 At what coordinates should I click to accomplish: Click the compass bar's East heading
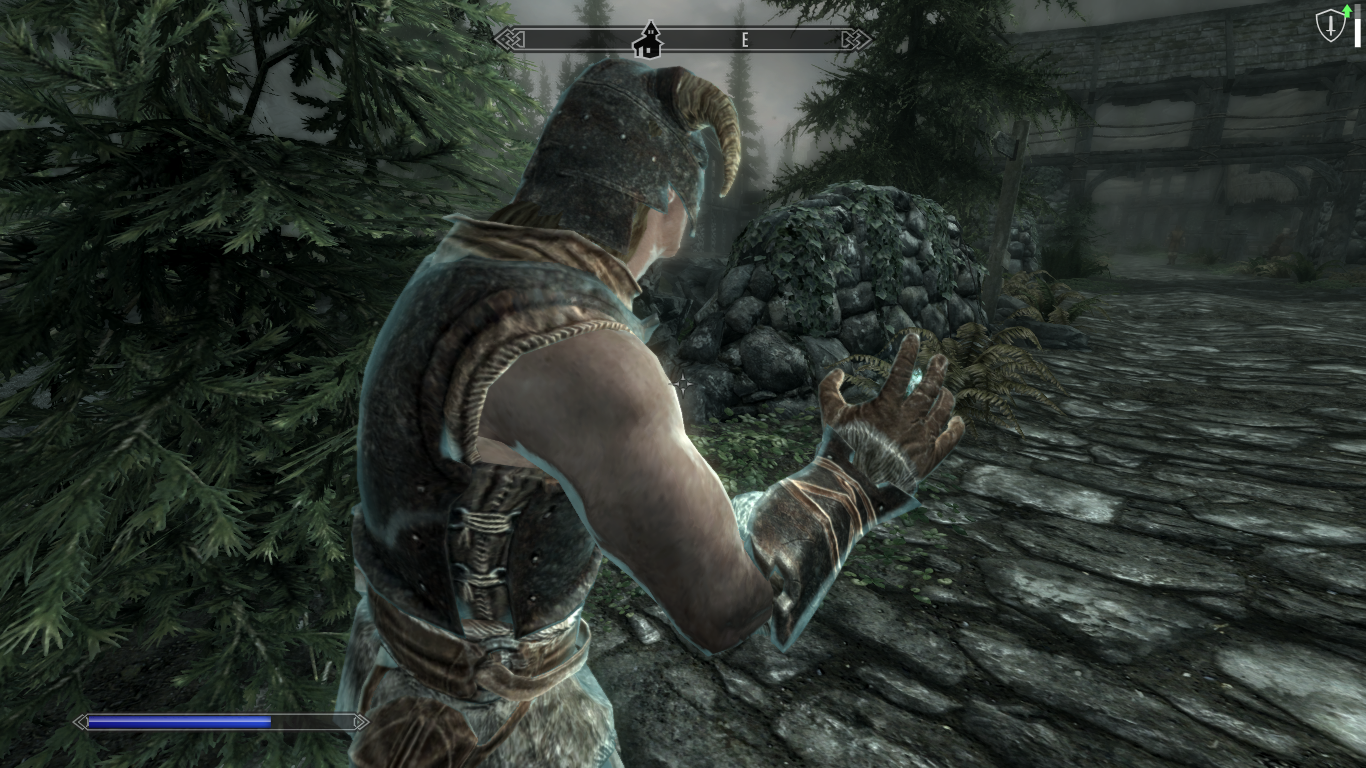745,40
